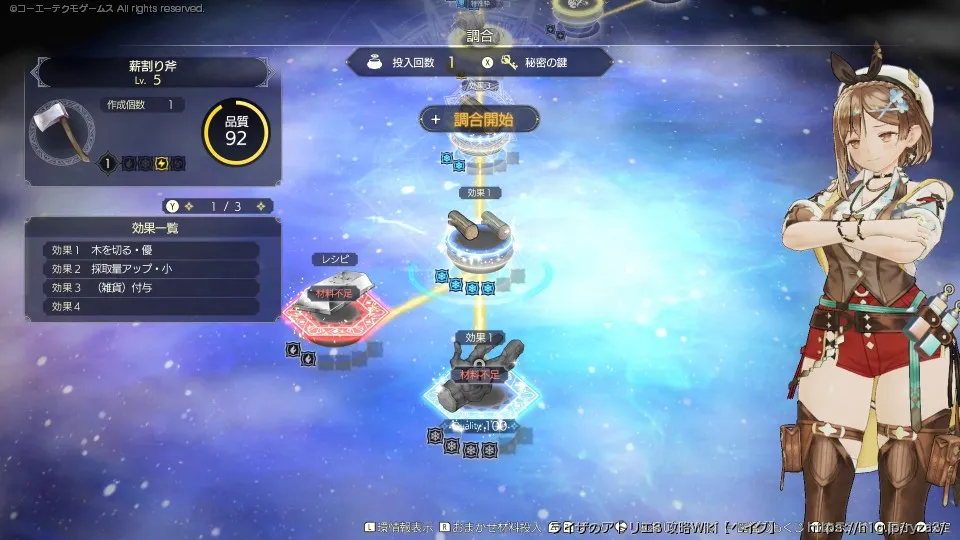The image size is (960, 540).
Task: Select effect row 採取量アップ・小
Action: coord(150,269)
